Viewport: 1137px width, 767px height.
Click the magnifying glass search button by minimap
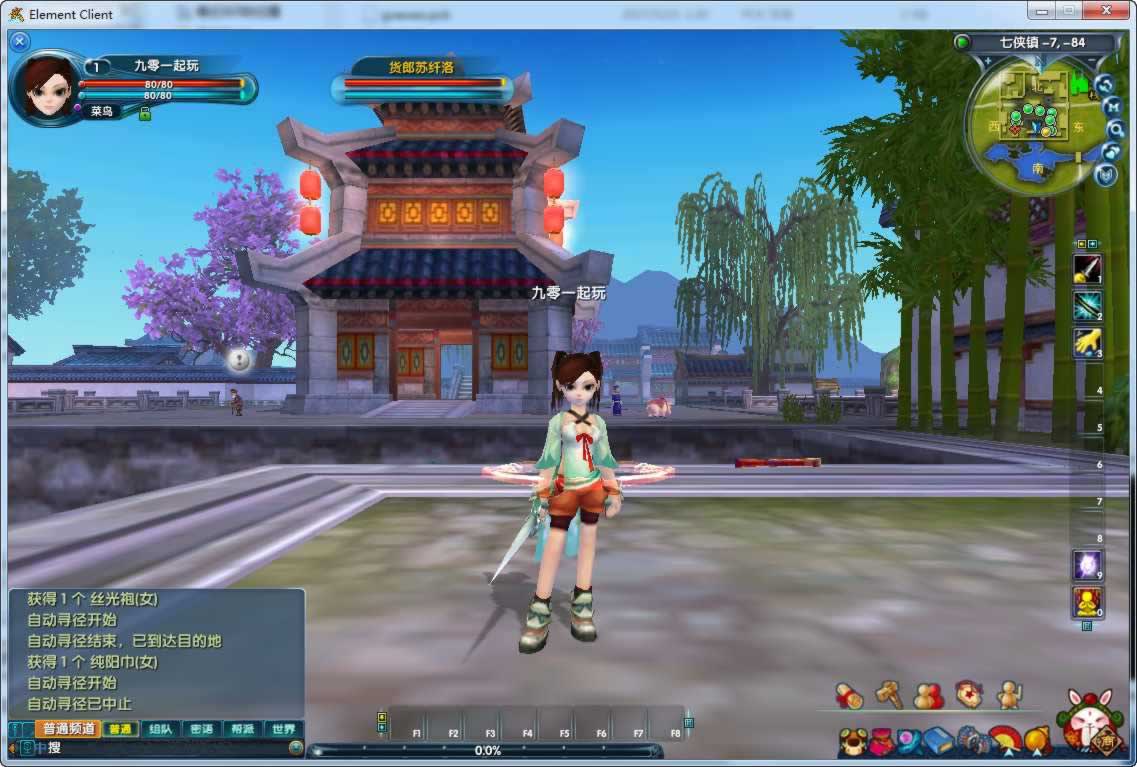(1116, 129)
